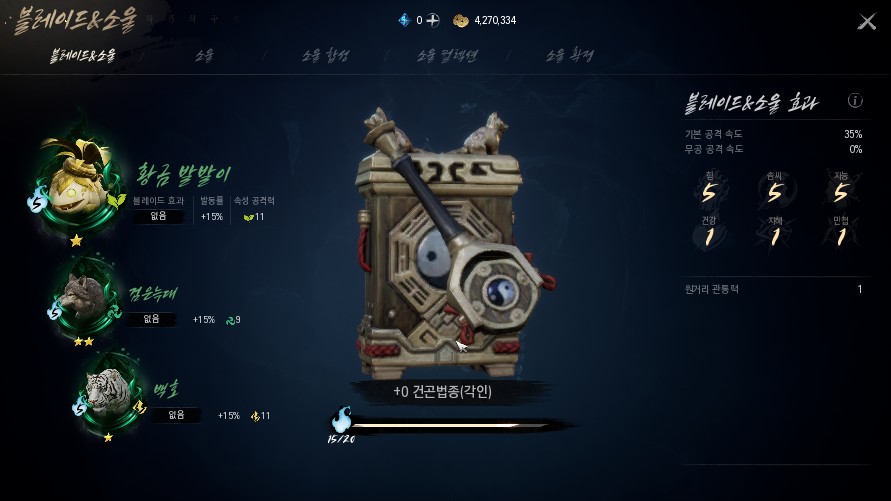The width and height of the screenshot is (891, 501).
Task: Close the 블레이드&소울 window
Action: tap(866, 22)
